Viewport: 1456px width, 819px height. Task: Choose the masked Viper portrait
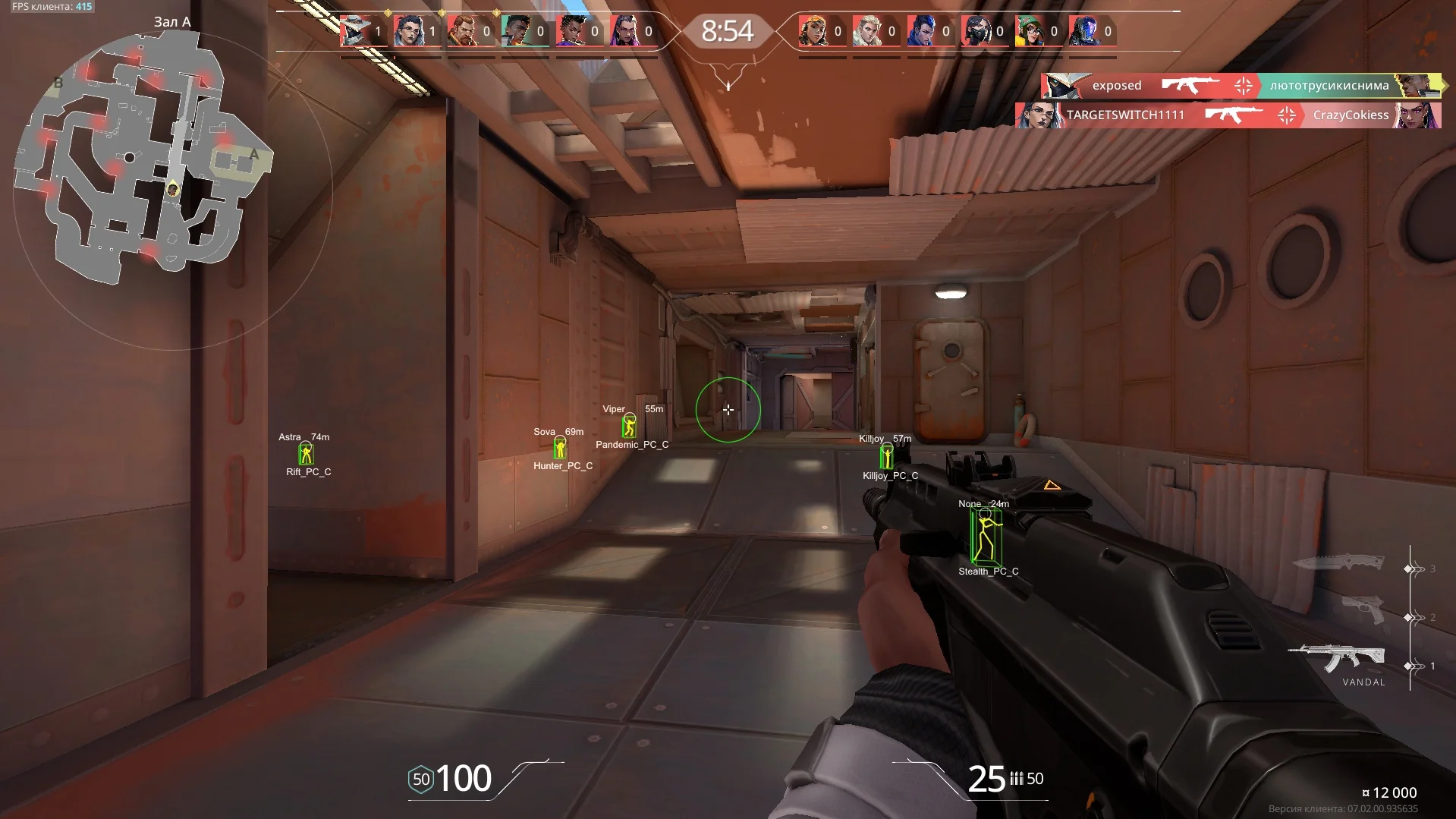[x=976, y=32]
